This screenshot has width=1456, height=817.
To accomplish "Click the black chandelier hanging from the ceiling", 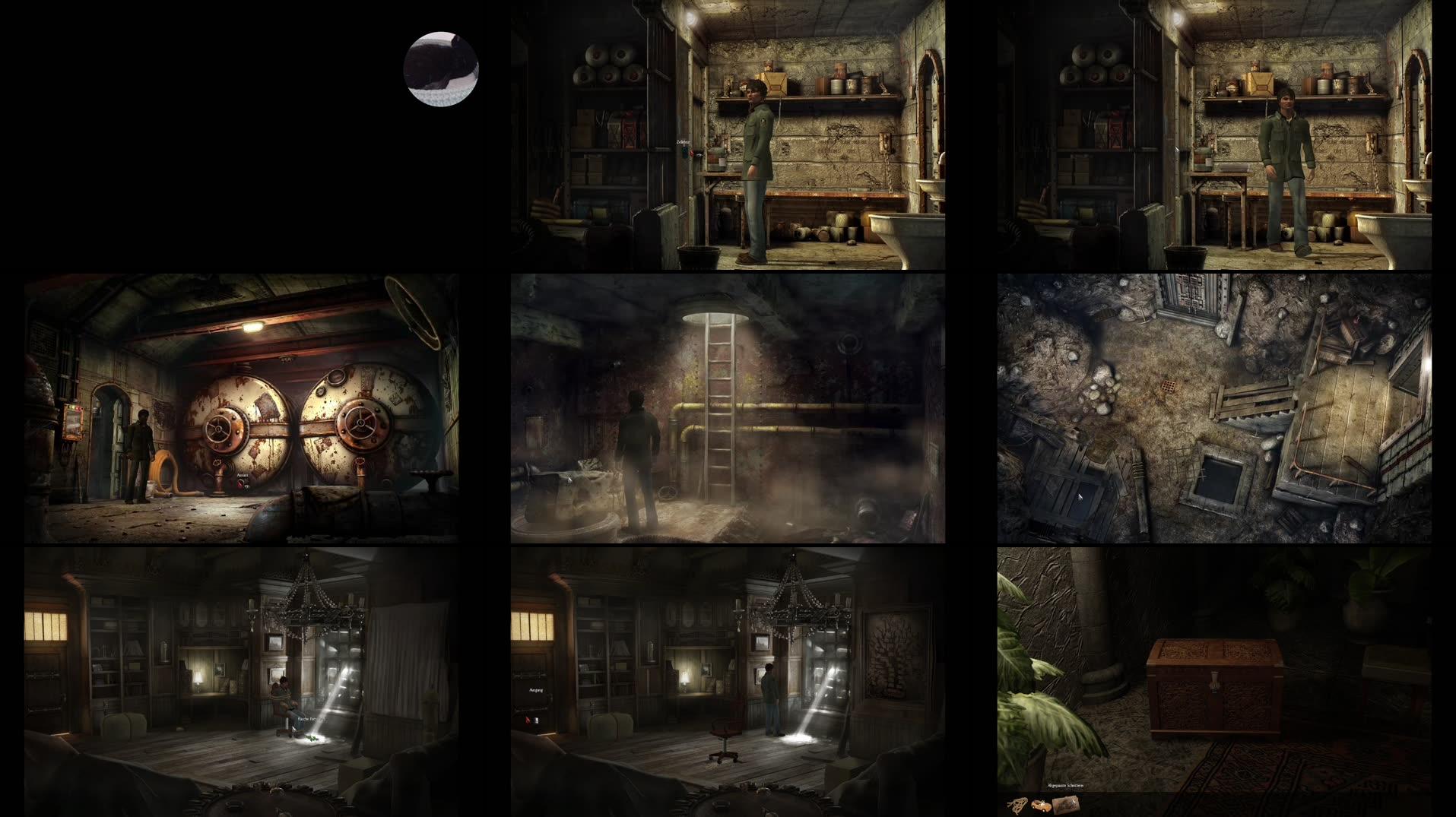I will [x=308, y=600].
